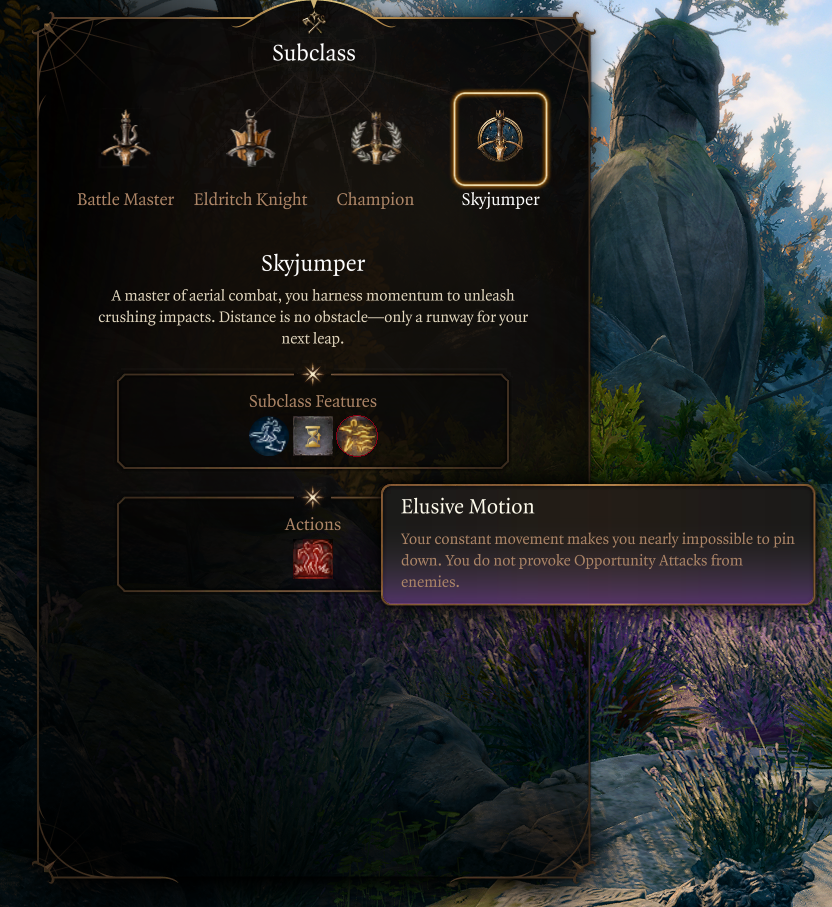Click the golden leaping figure feature icon
The height and width of the screenshot is (907, 832).
[356, 436]
